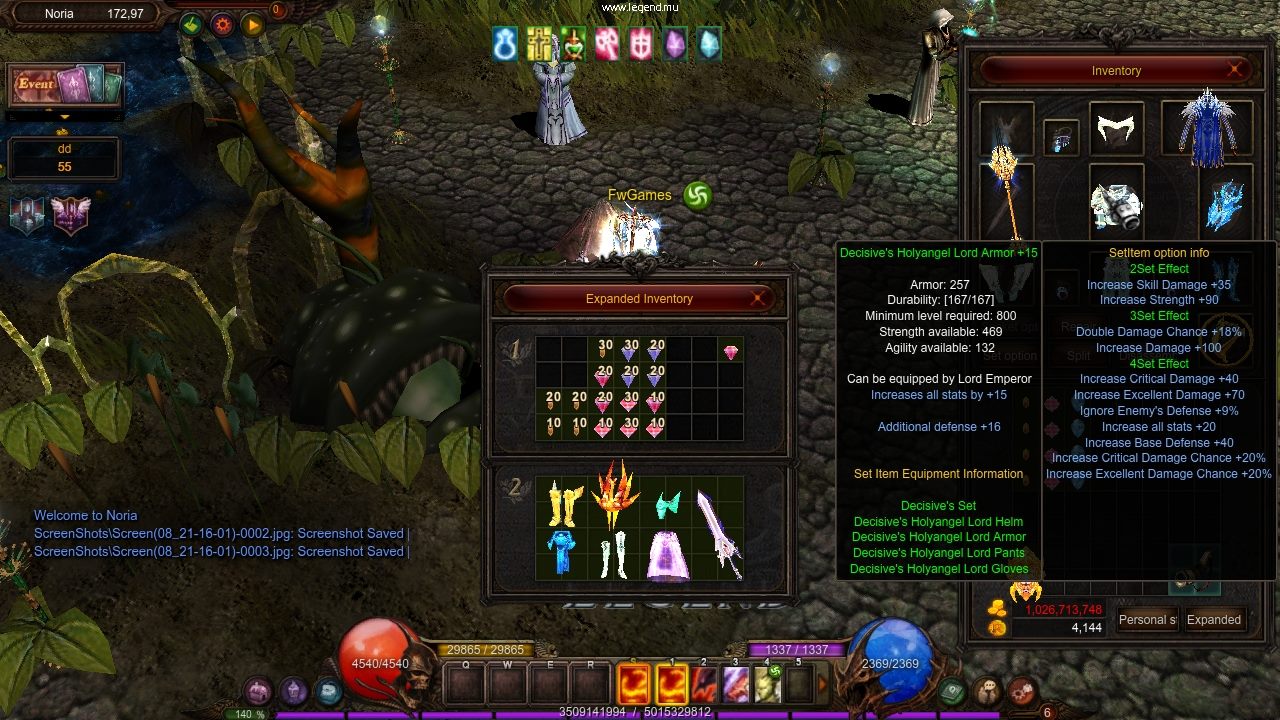1280x720 pixels.
Task: Open the Personal store button
Action: click(x=1147, y=620)
